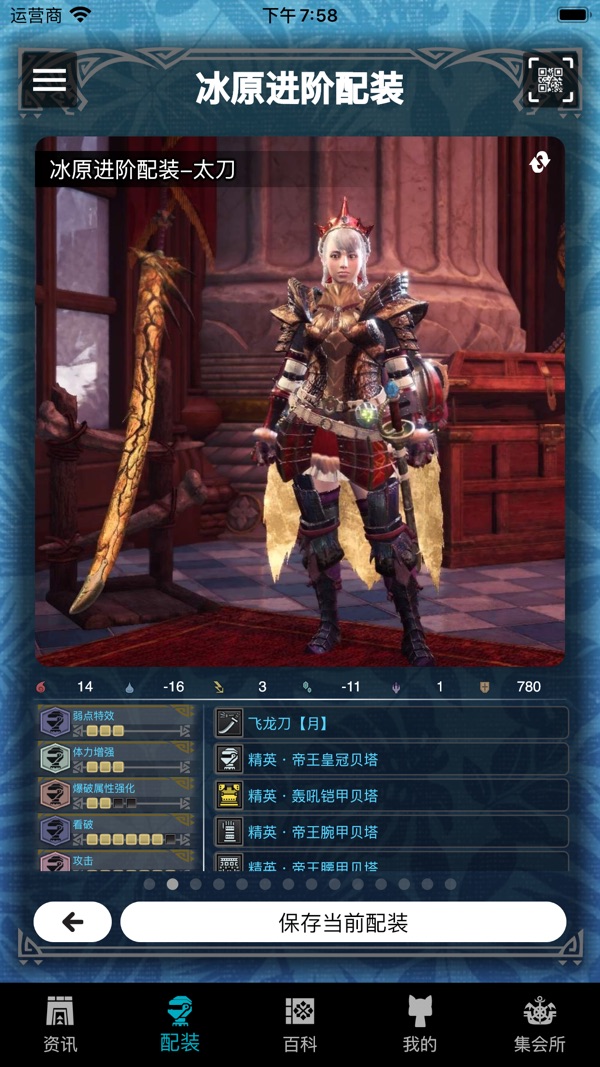Save the current loadout with 保存当前配装

[343, 922]
